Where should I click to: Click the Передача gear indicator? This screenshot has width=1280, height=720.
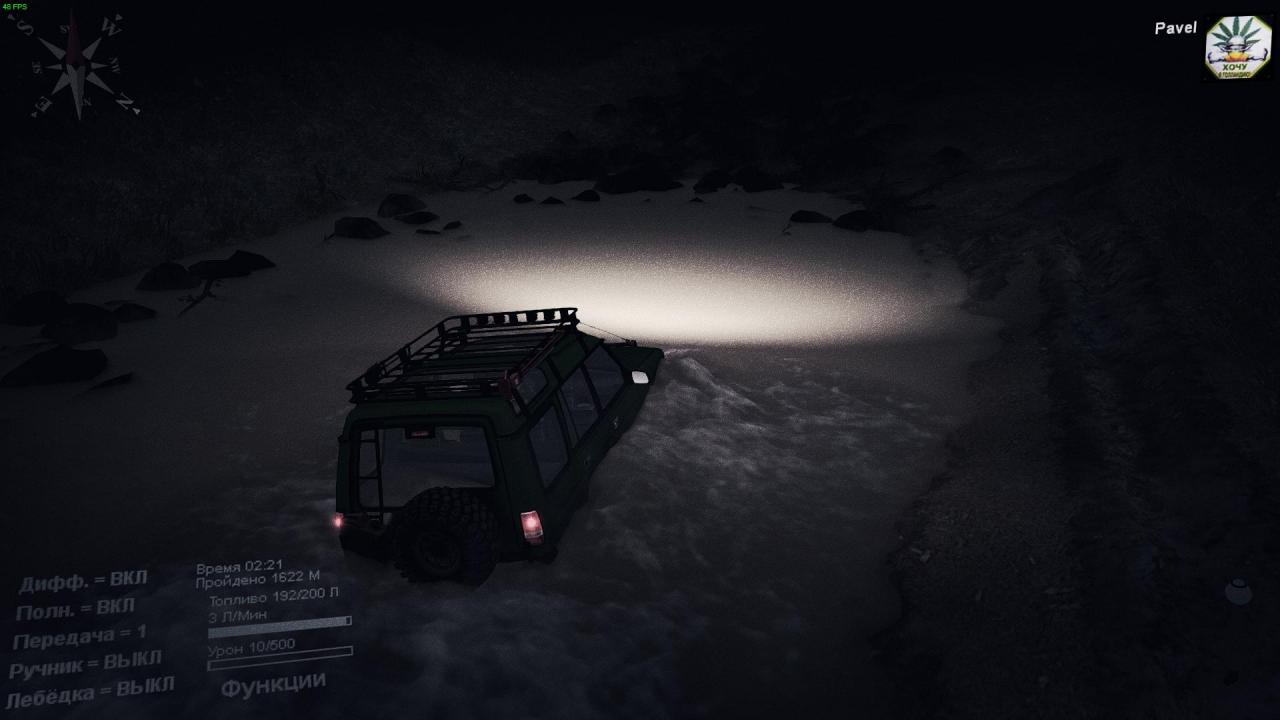pyautogui.click(x=79, y=636)
